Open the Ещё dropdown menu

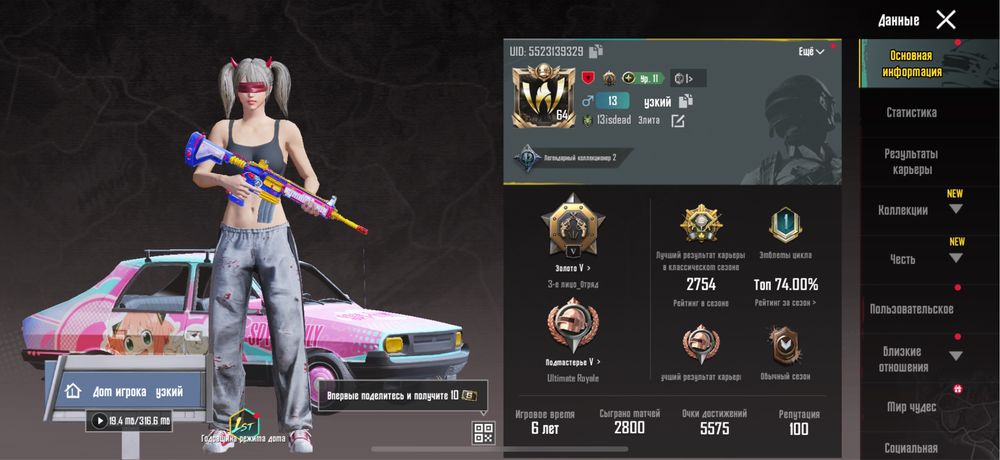(811, 51)
